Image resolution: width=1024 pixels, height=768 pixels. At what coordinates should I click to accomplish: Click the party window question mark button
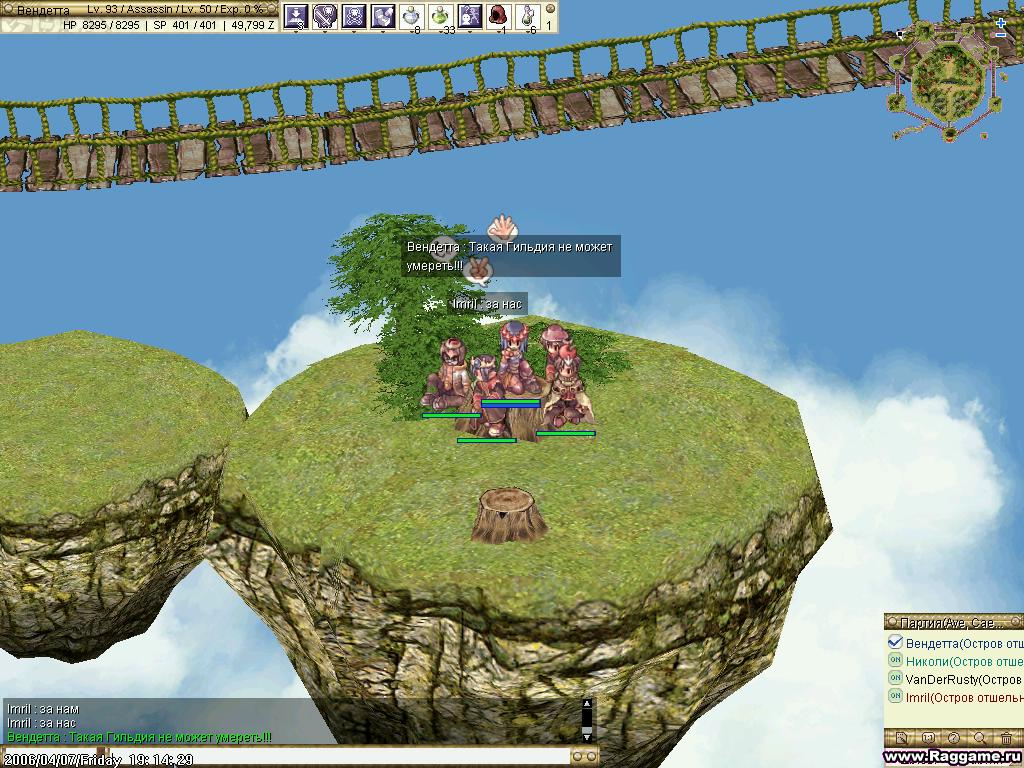coord(954,738)
